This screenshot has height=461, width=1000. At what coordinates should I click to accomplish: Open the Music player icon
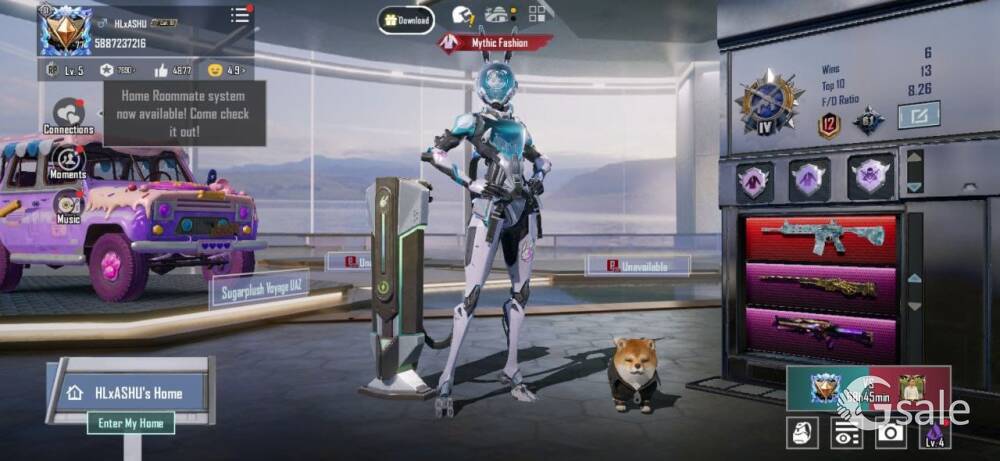pyautogui.click(x=68, y=204)
